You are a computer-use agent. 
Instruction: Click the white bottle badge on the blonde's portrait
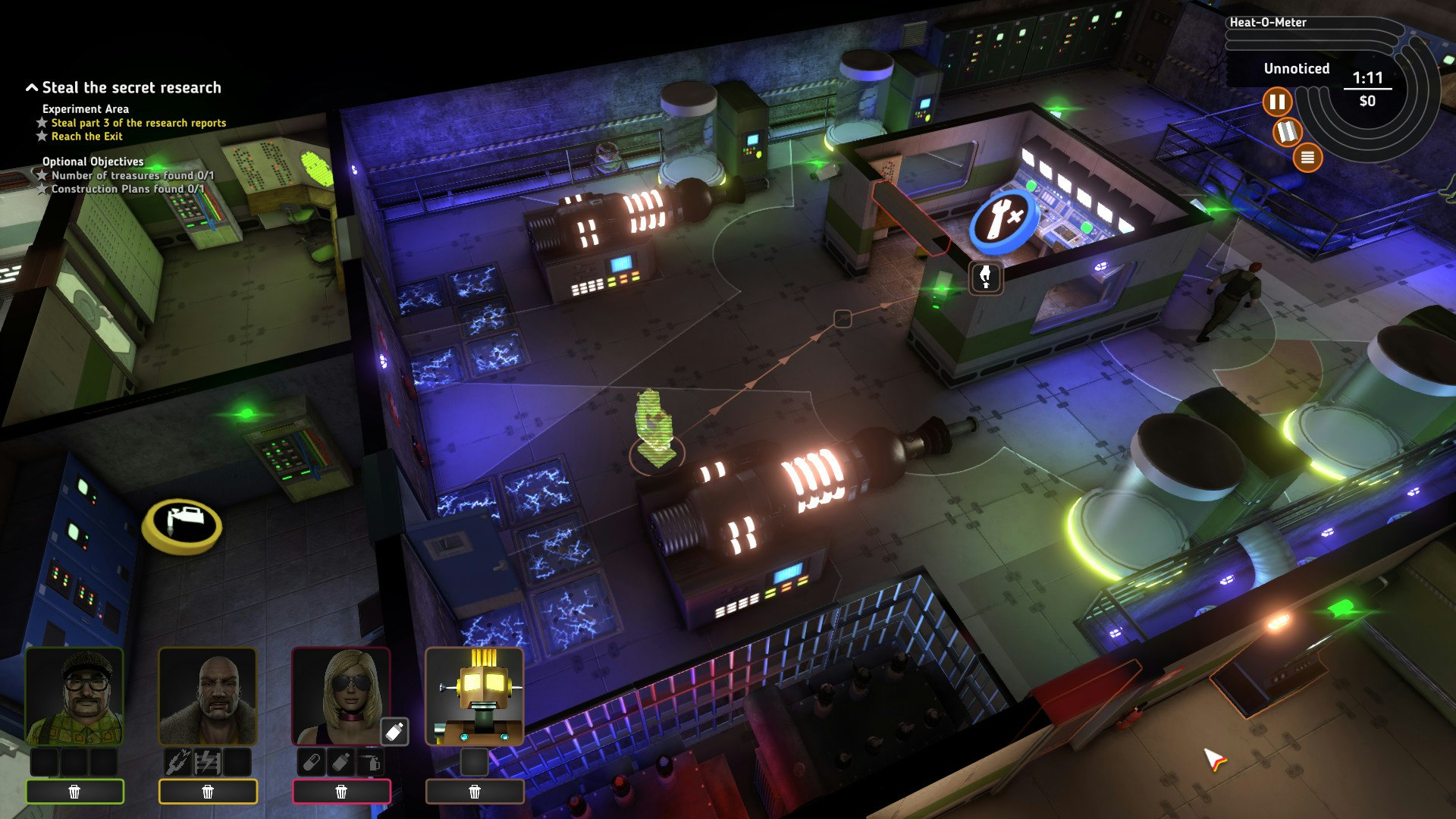[x=394, y=732]
